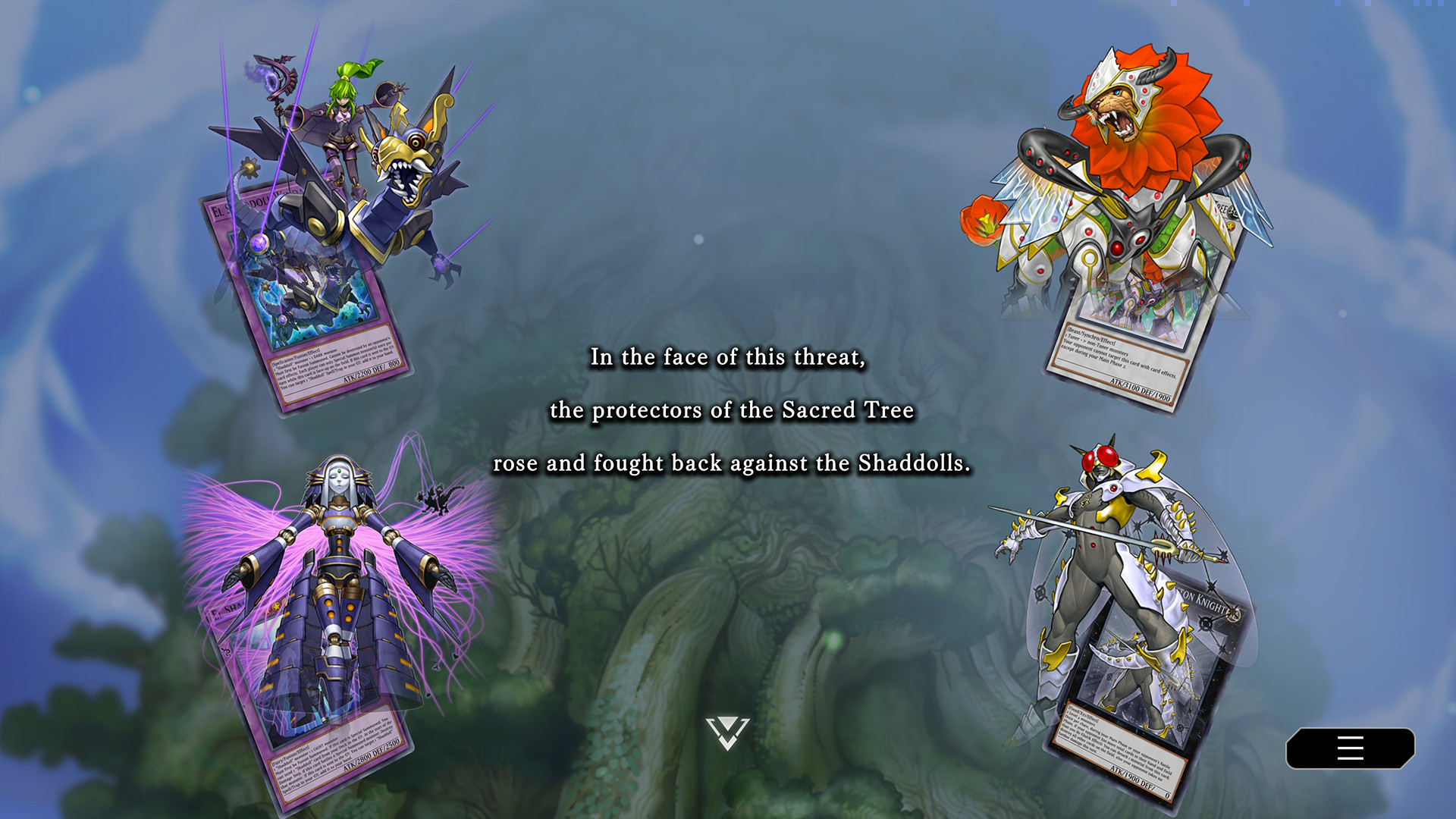Click the Level stars on Leo's card frame
1456x819 pixels.
pyautogui.click(x=1230, y=227)
